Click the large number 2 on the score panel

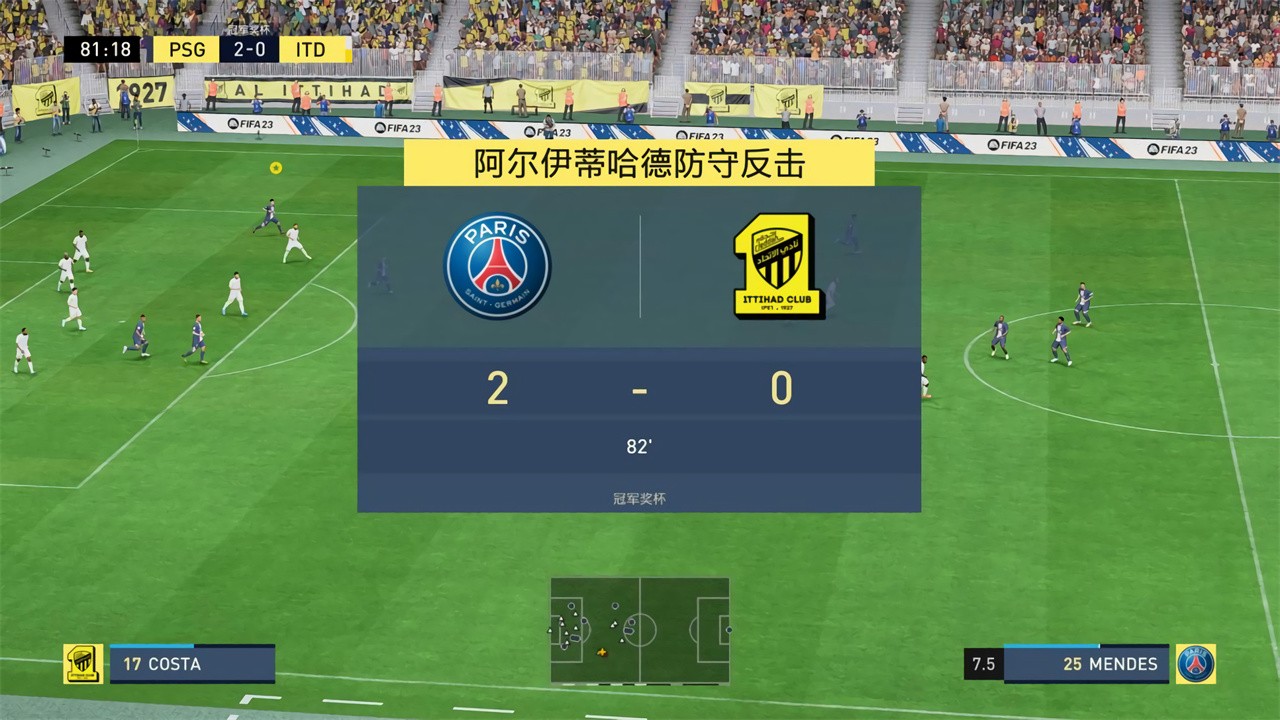coord(497,389)
